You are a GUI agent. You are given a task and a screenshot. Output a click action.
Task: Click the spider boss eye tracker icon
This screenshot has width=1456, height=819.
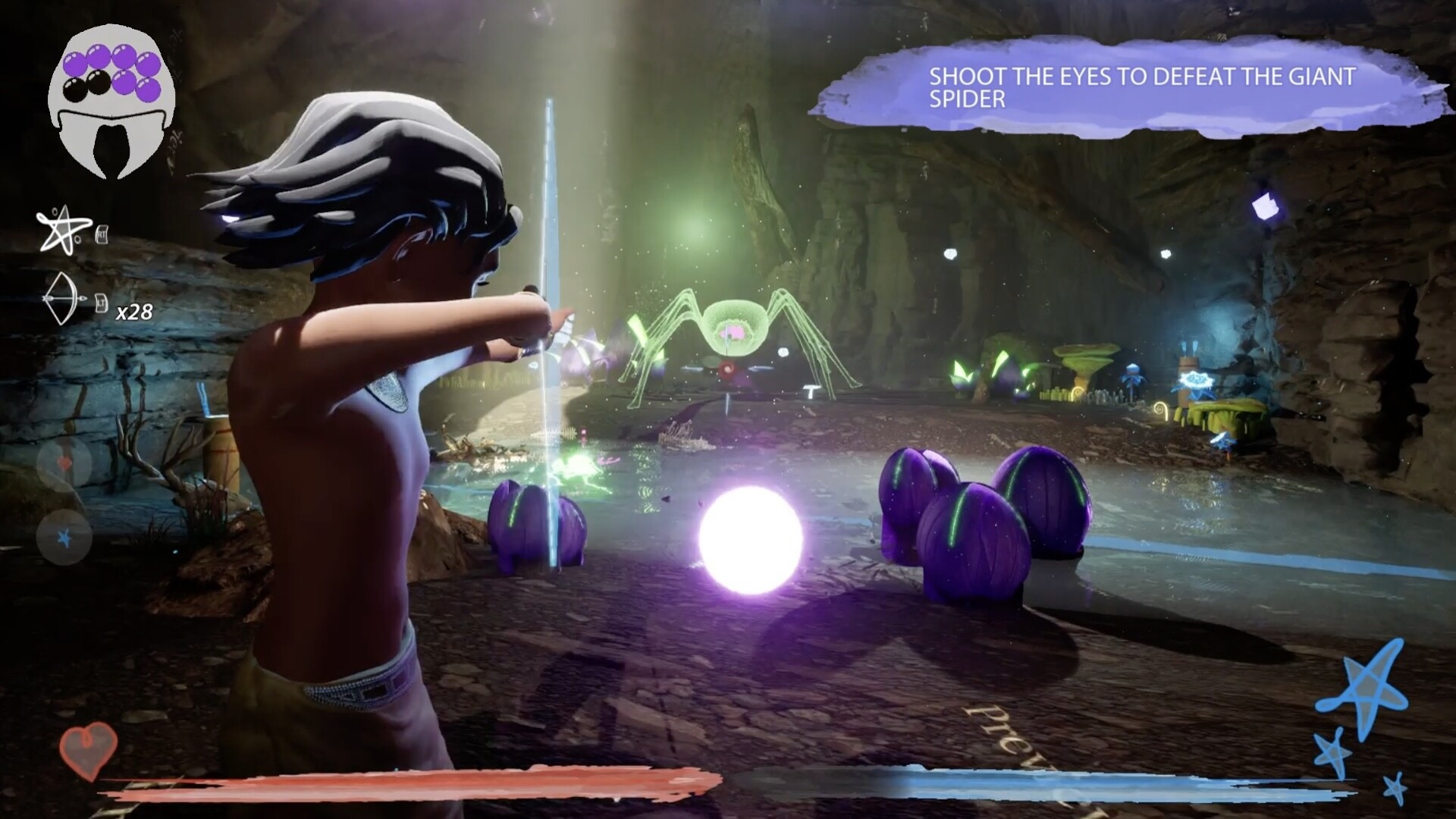tap(111, 102)
